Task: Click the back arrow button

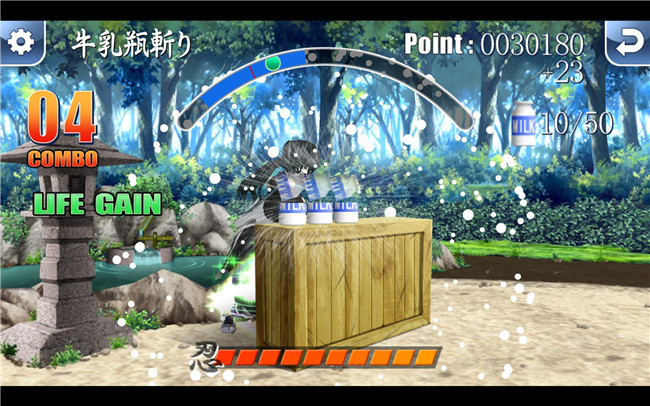Action: [627, 42]
